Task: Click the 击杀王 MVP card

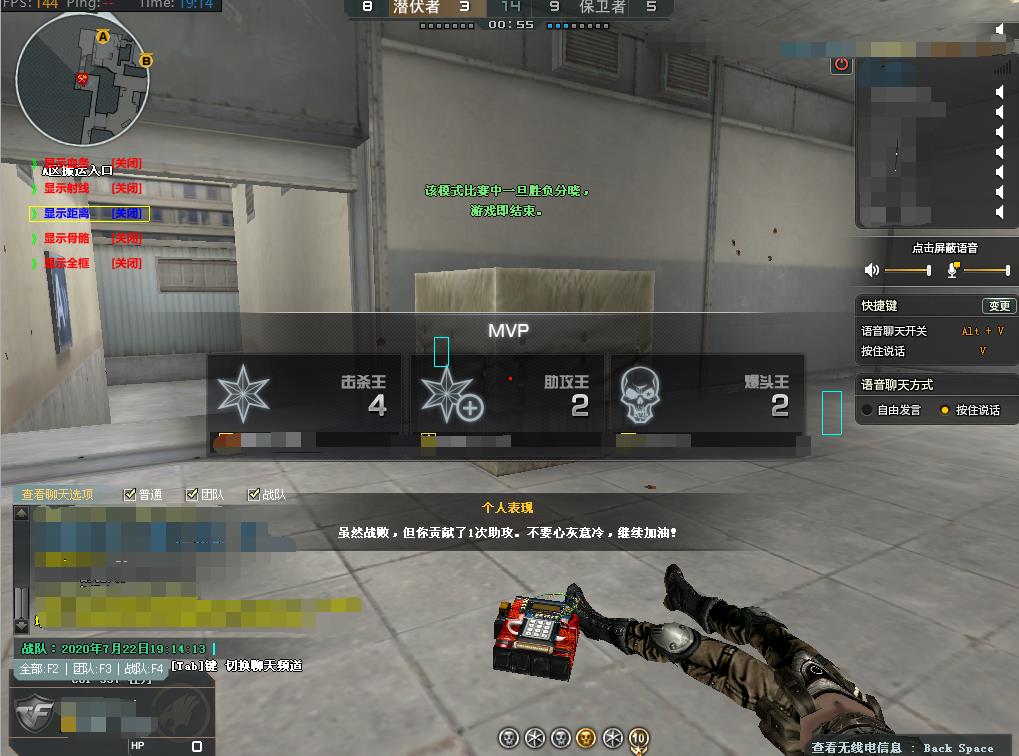Action: point(304,396)
